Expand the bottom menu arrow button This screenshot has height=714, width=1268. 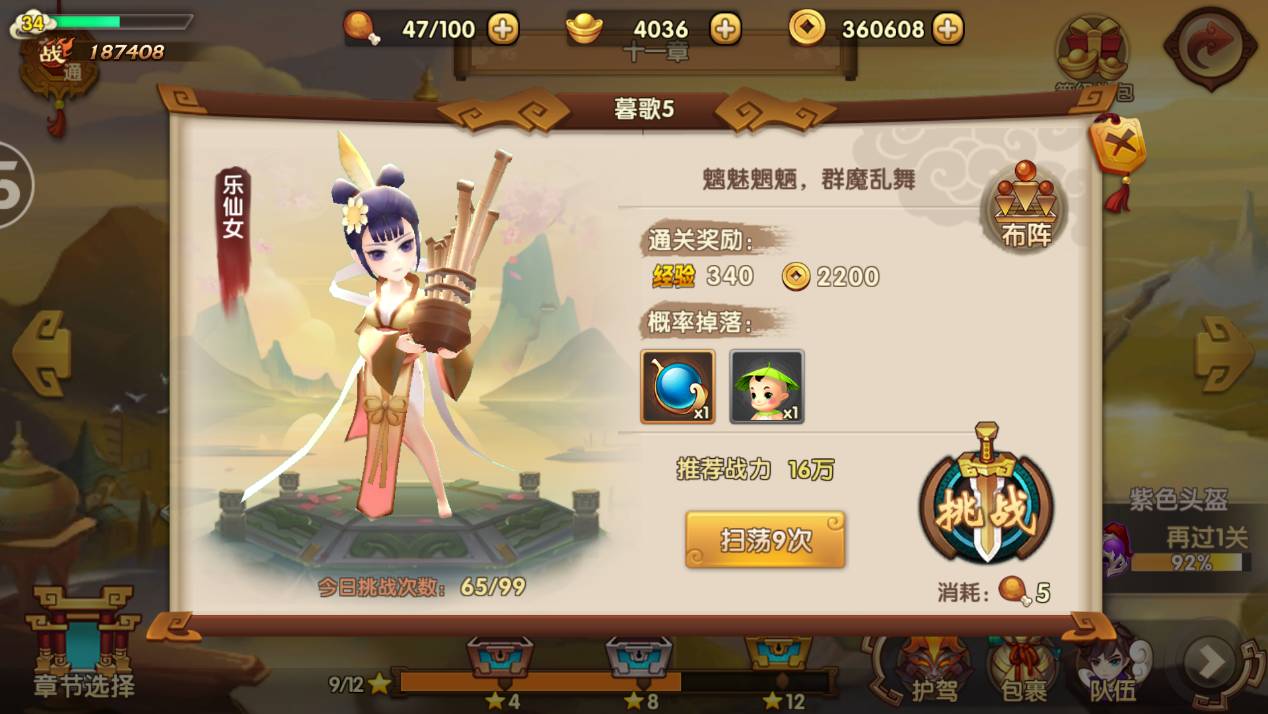(x=1209, y=661)
